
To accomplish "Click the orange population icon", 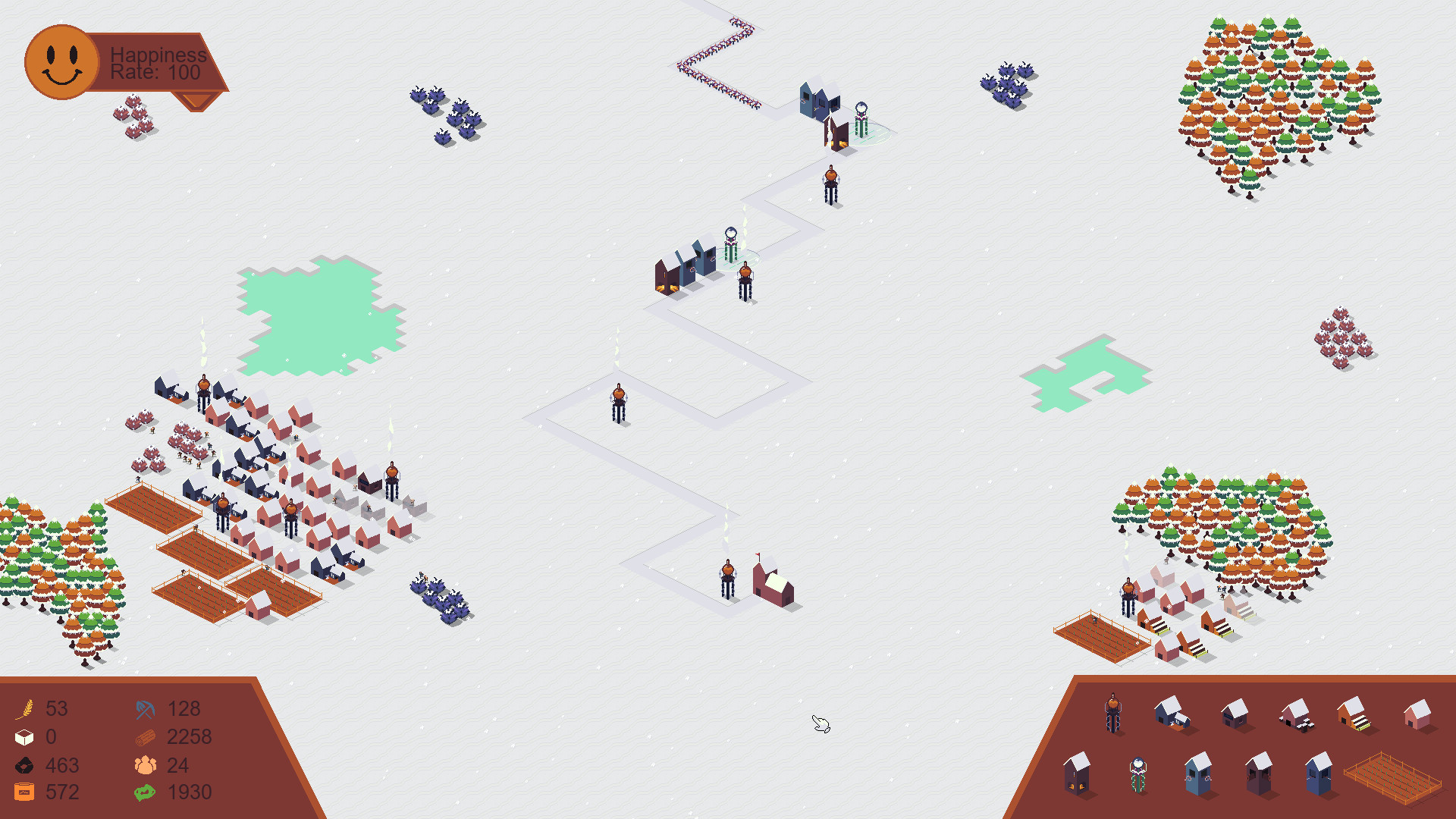I will (x=146, y=765).
